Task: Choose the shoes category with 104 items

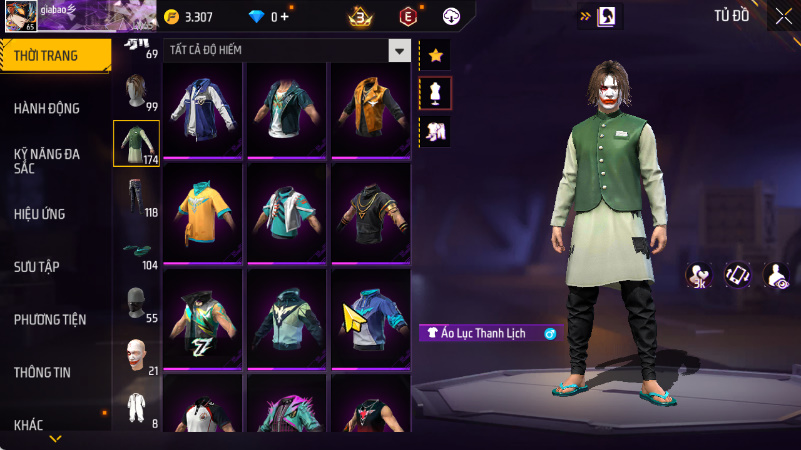Action: coord(137,251)
